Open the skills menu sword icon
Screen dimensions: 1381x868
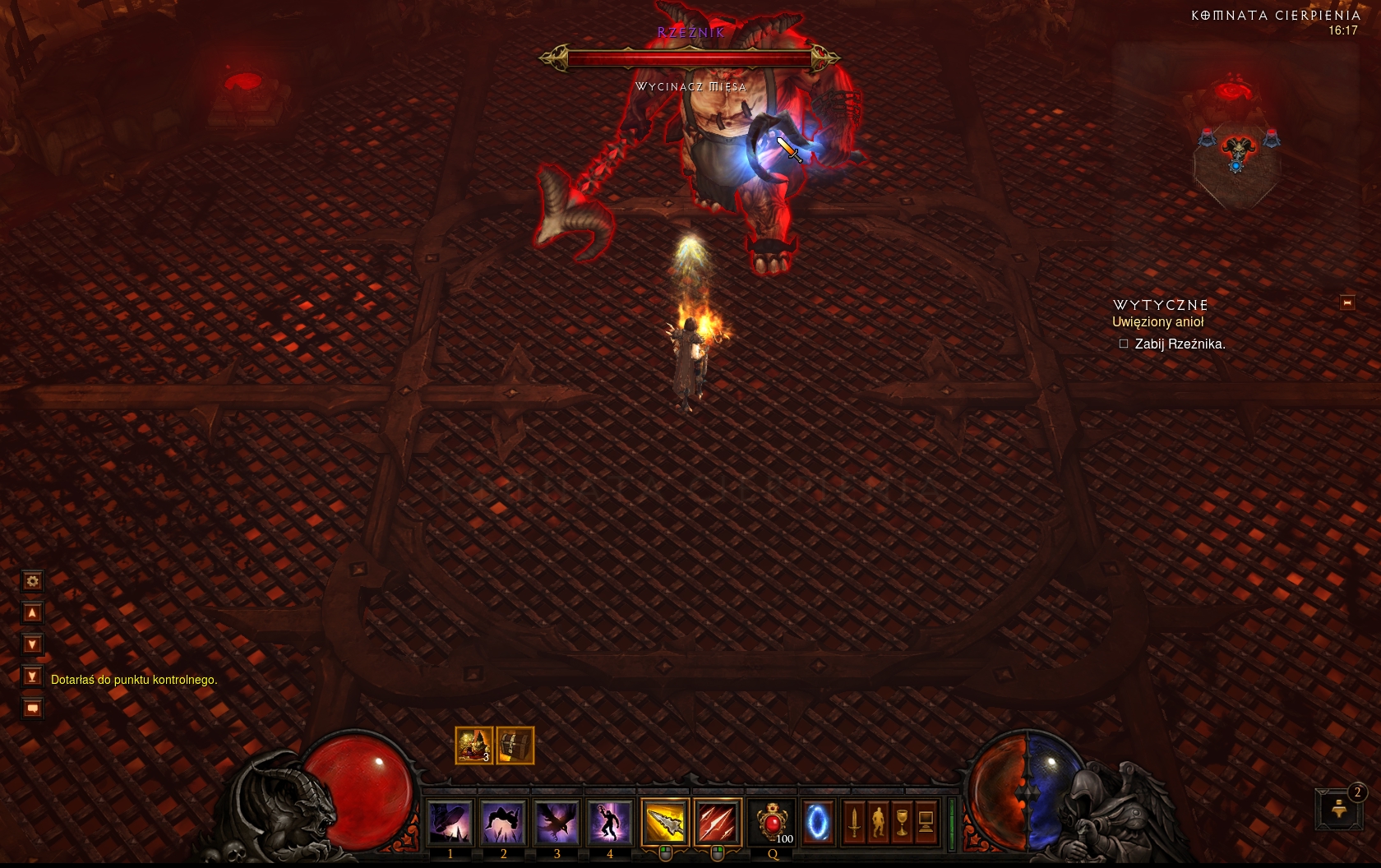pyautogui.click(x=854, y=822)
